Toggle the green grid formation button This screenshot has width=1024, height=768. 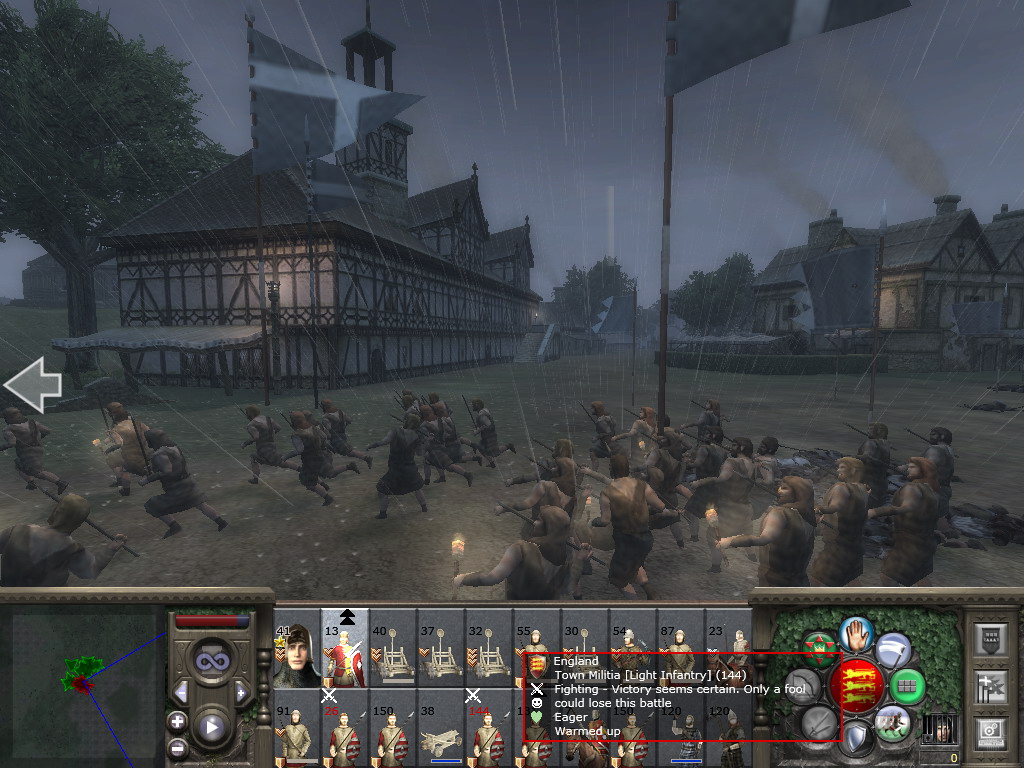908,687
